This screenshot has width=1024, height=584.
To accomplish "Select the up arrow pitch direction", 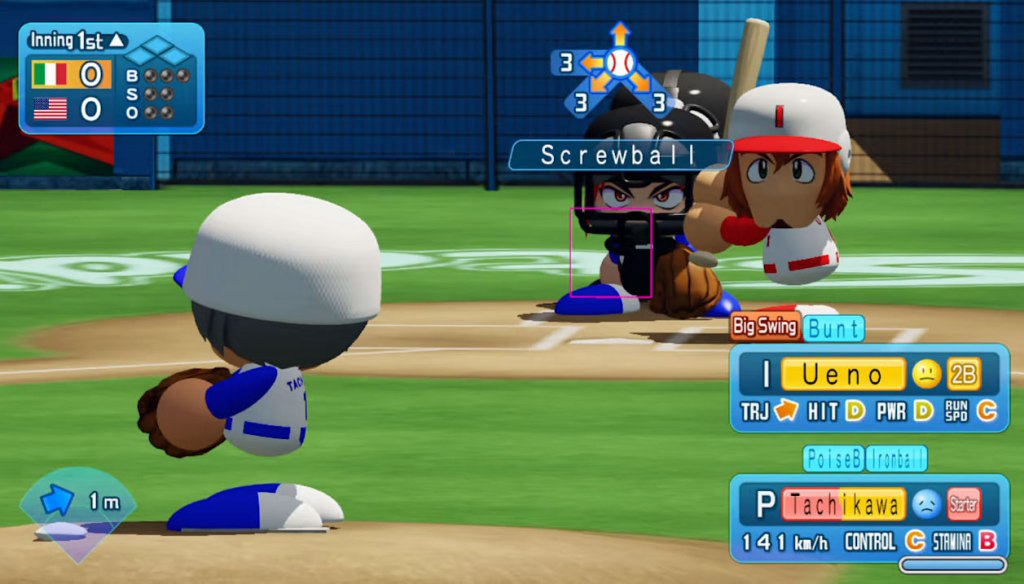I will 620,33.
